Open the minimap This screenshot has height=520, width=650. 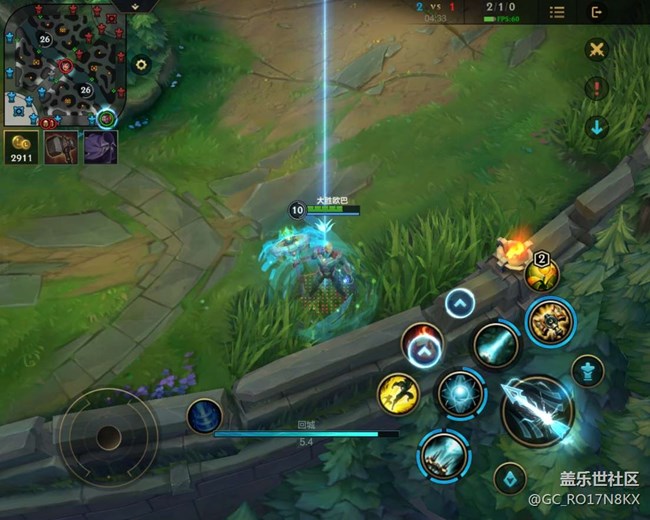62,64
